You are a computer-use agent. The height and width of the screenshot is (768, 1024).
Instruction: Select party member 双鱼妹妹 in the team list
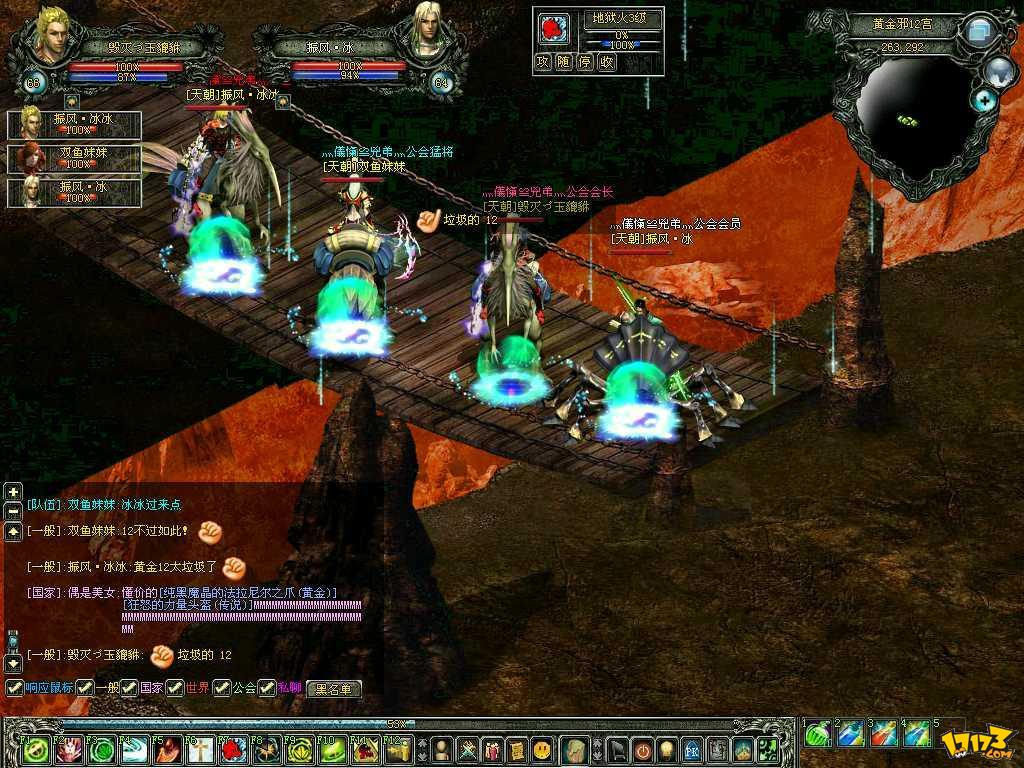[75, 158]
